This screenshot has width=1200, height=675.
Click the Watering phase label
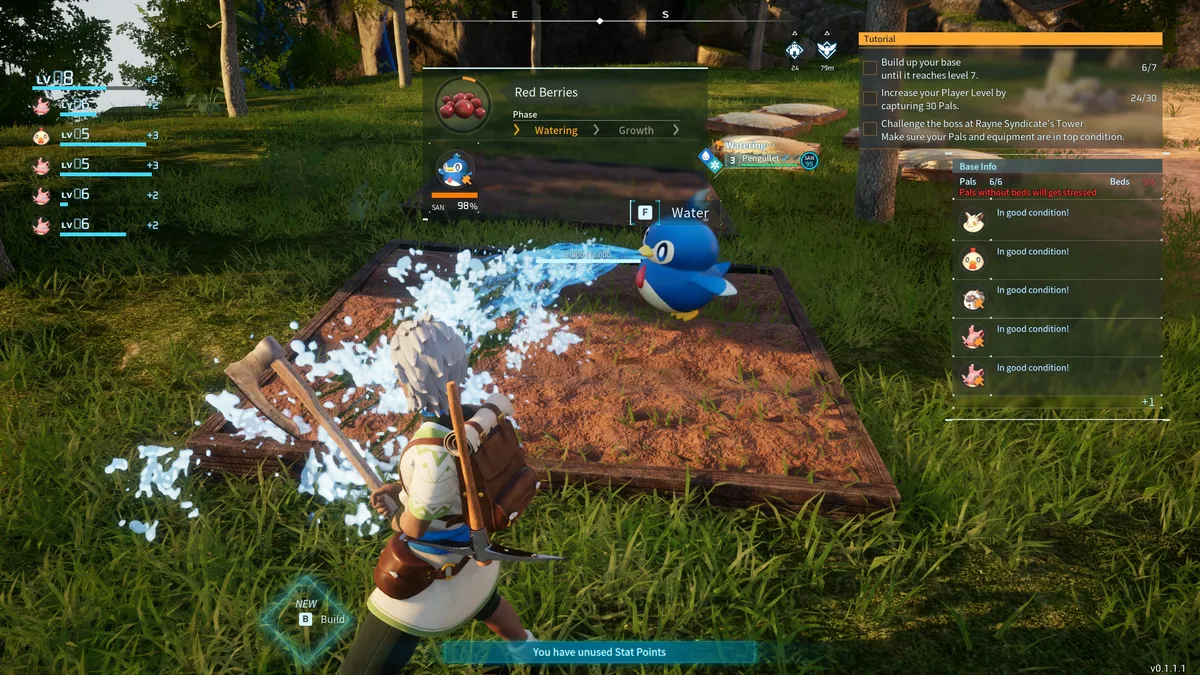[x=555, y=130]
